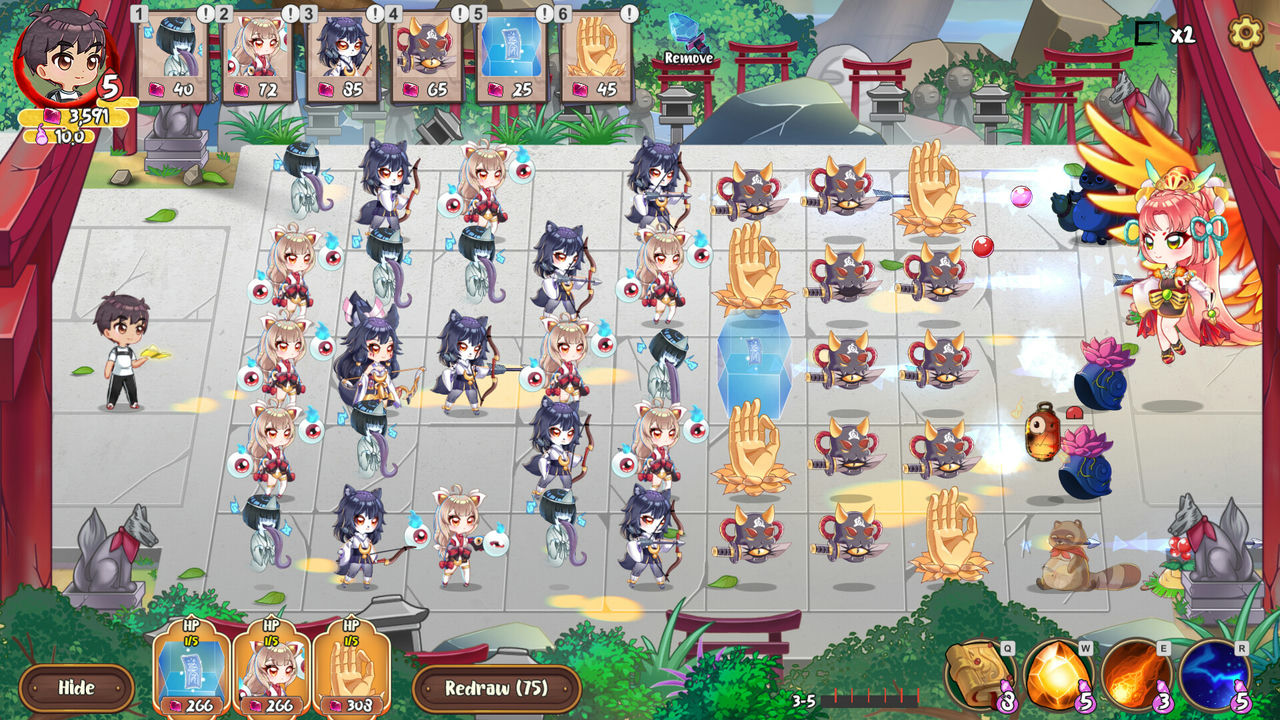The image size is (1280, 720).
Task: Select the Remove pickaxe tool
Action: 686,40
